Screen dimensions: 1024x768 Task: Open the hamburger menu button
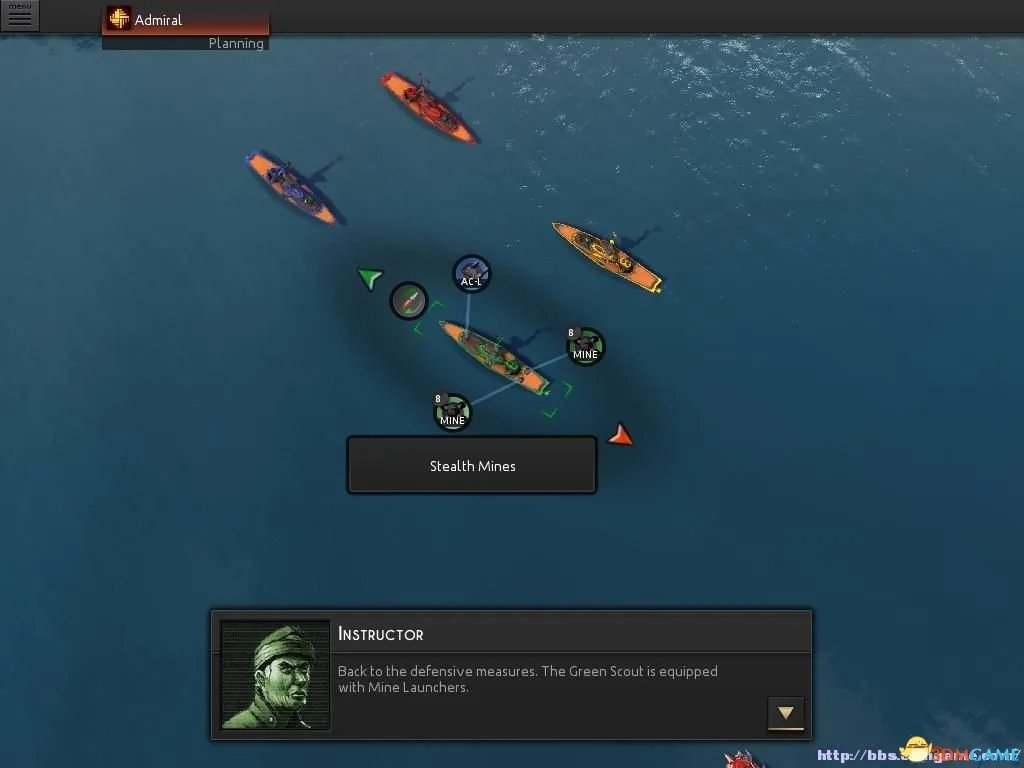coord(19,16)
